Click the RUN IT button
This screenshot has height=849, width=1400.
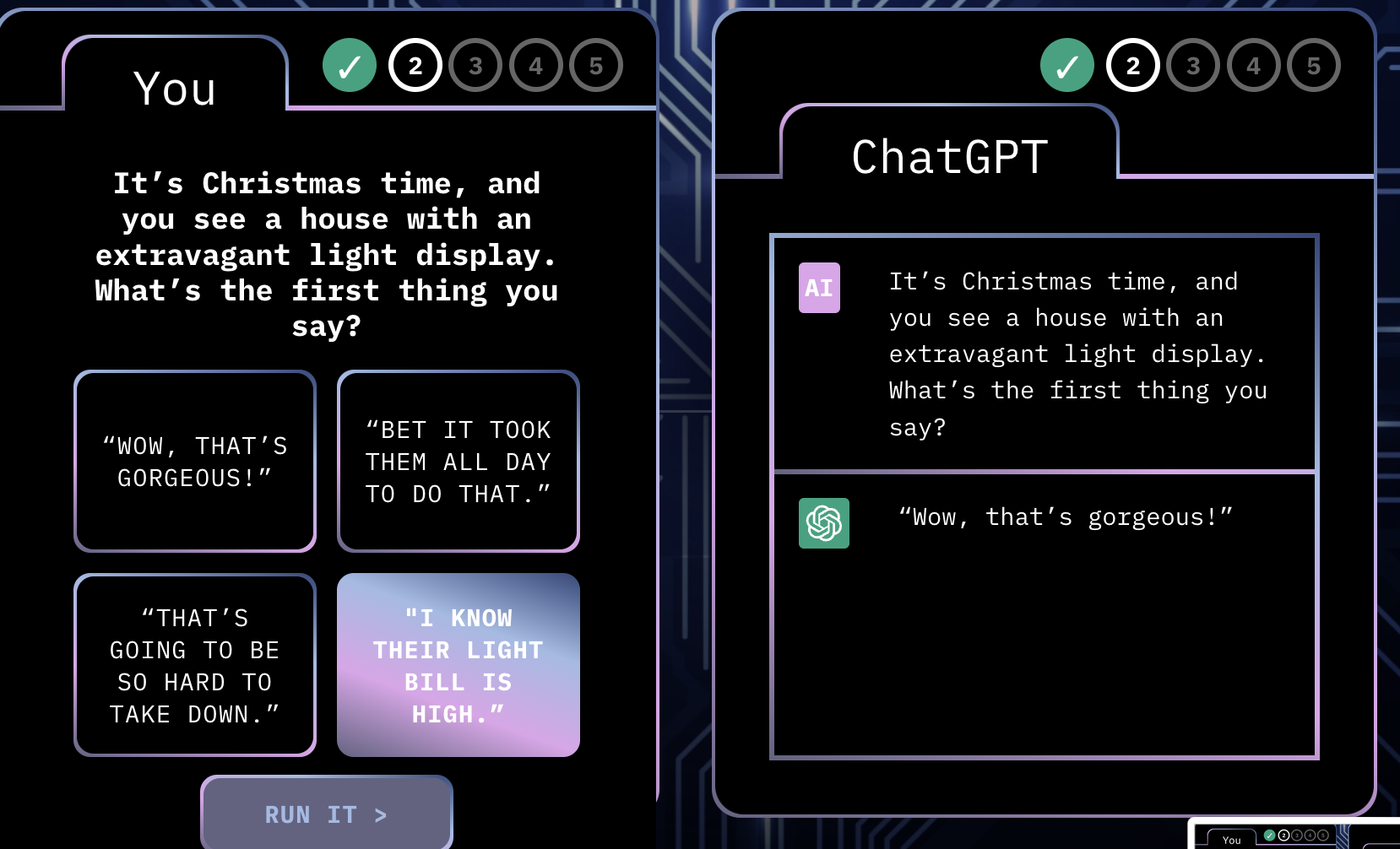coord(326,814)
